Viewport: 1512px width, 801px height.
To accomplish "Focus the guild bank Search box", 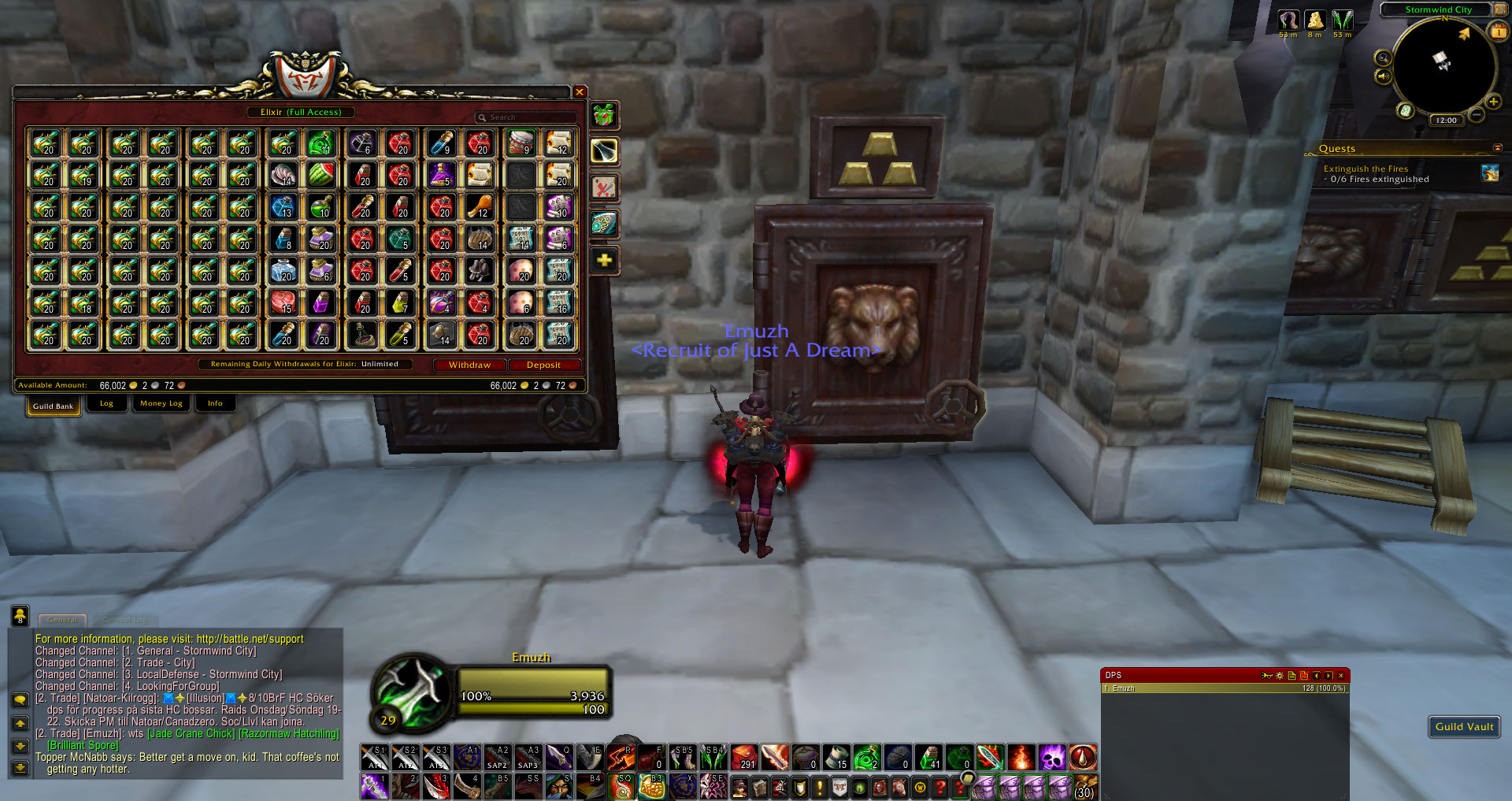I will click(528, 118).
